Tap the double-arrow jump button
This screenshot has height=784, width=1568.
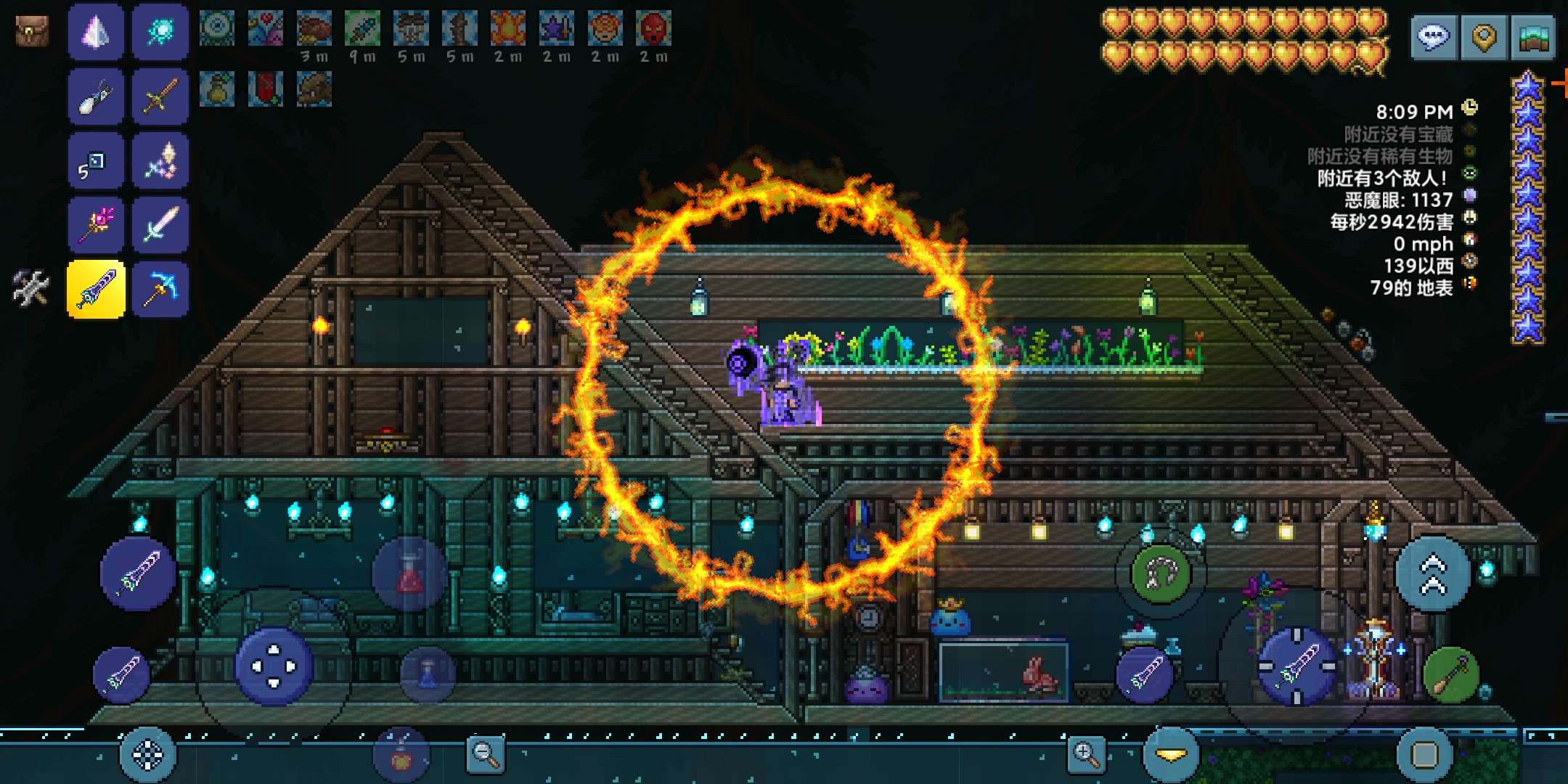click(1433, 573)
